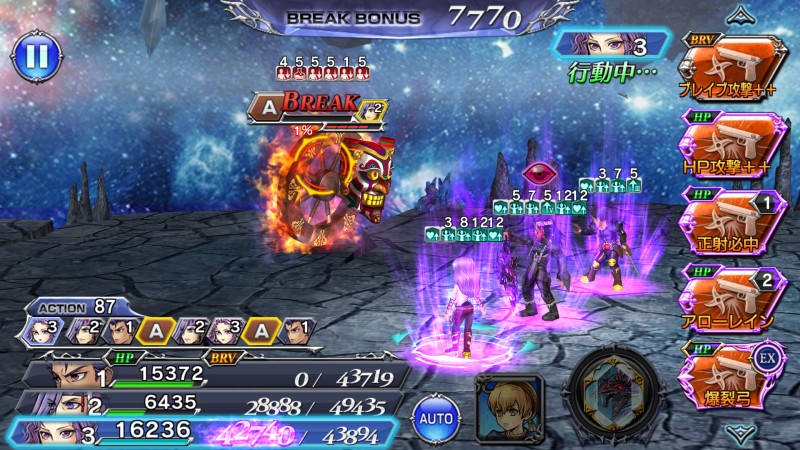Target the enemy BREAK marker label
The height and width of the screenshot is (450, 800).
[x=318, y=103]
